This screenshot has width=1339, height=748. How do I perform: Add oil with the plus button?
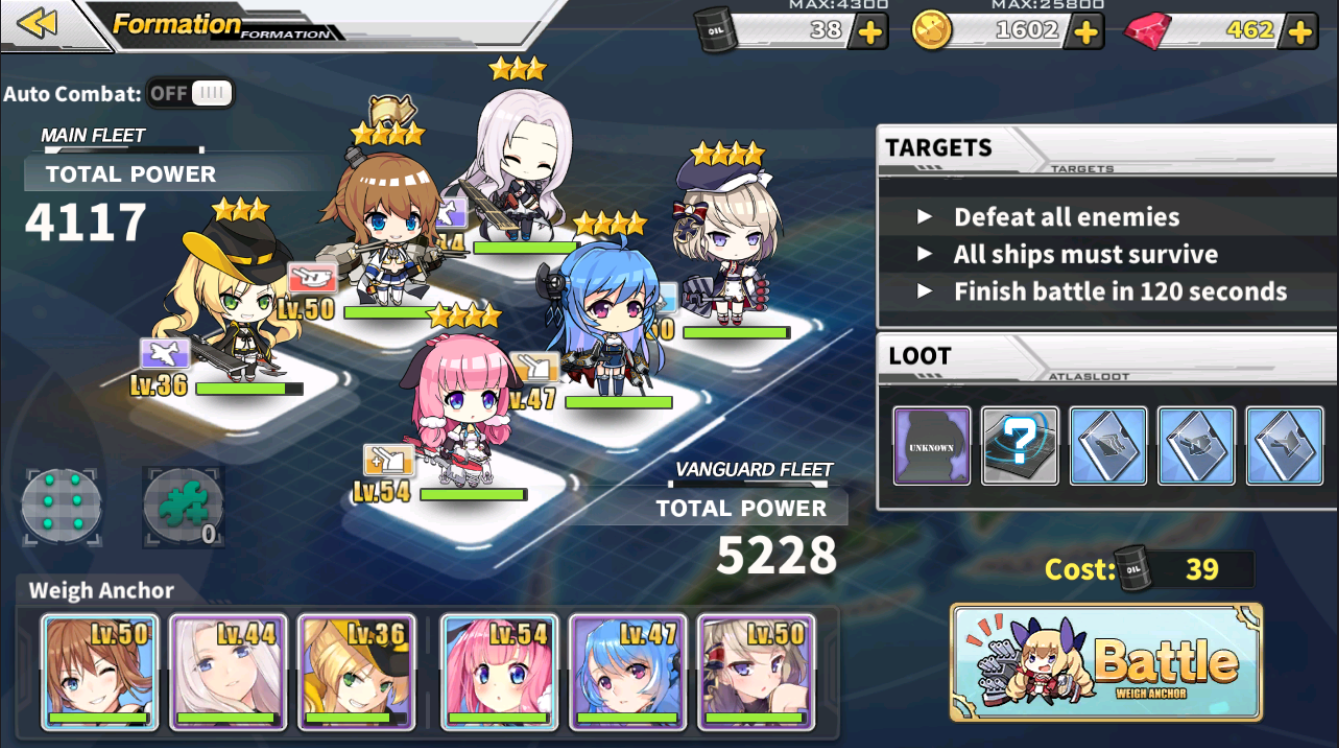tap(868, 31)
